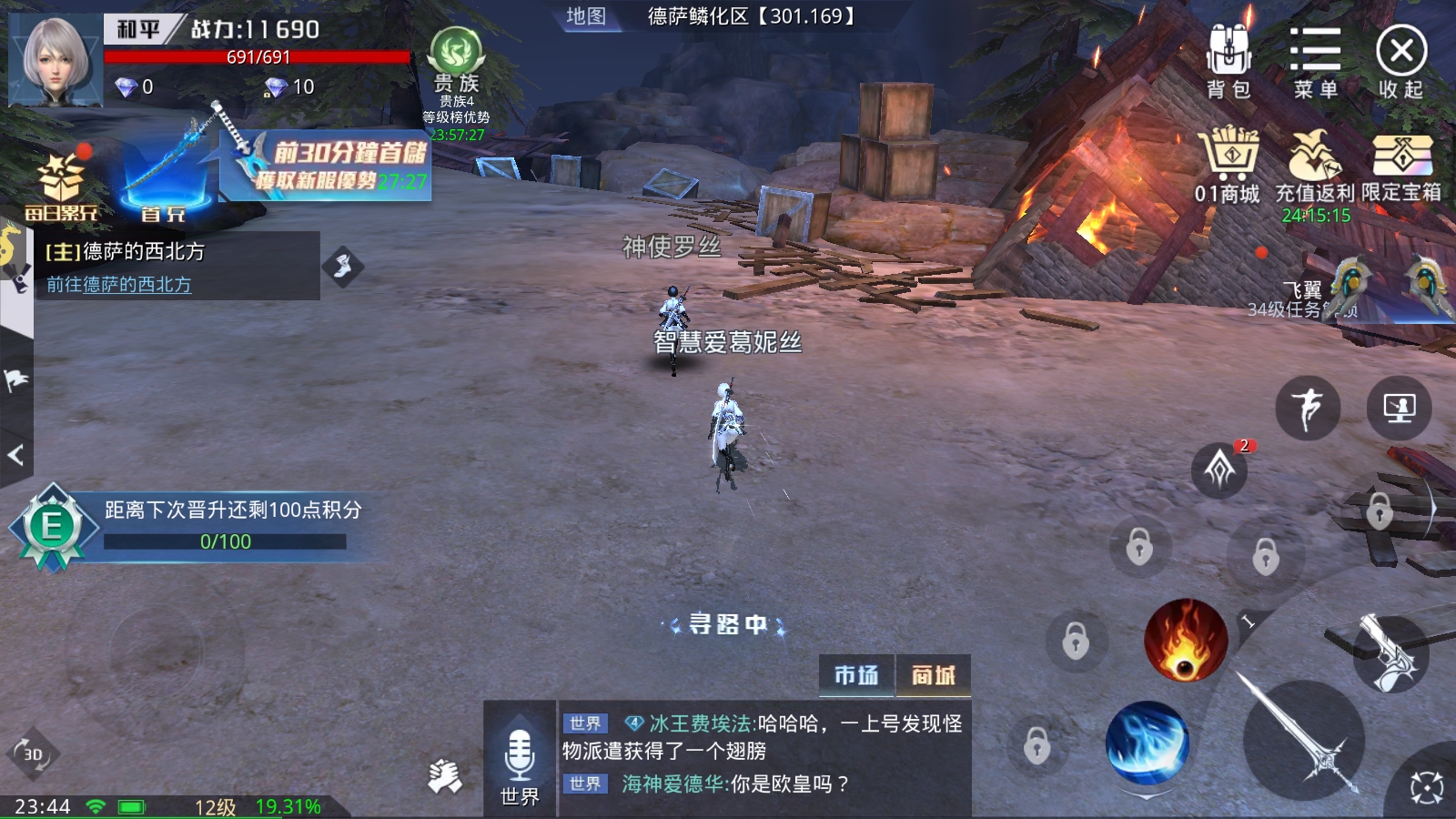Open the 背包 backpack

coord(1231,55)
